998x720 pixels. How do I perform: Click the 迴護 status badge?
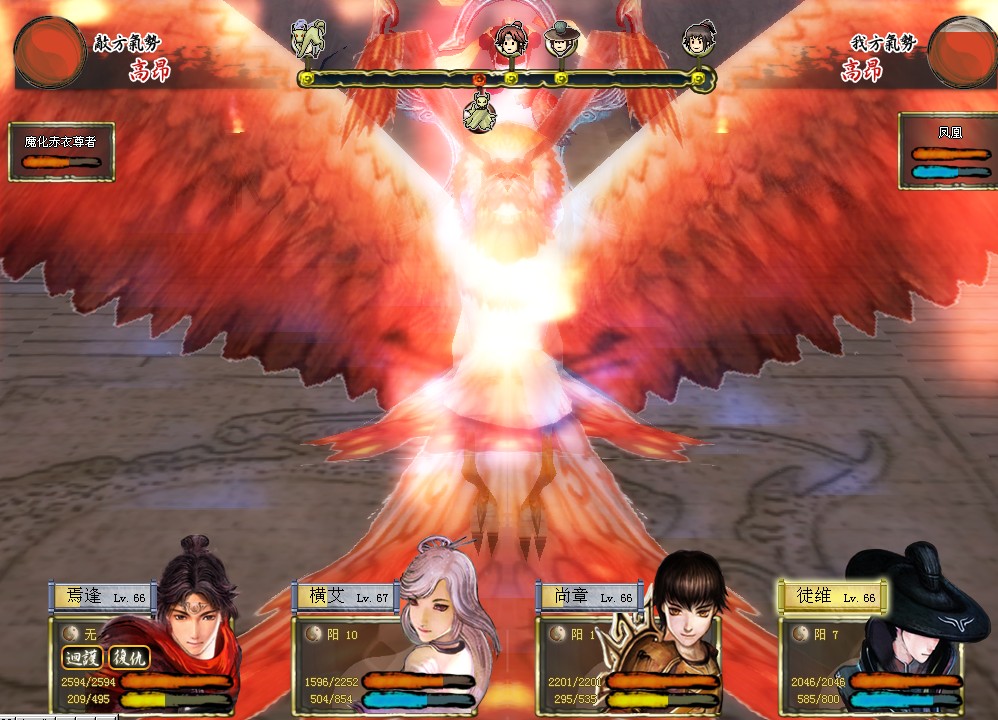click(x=83, y=658)
